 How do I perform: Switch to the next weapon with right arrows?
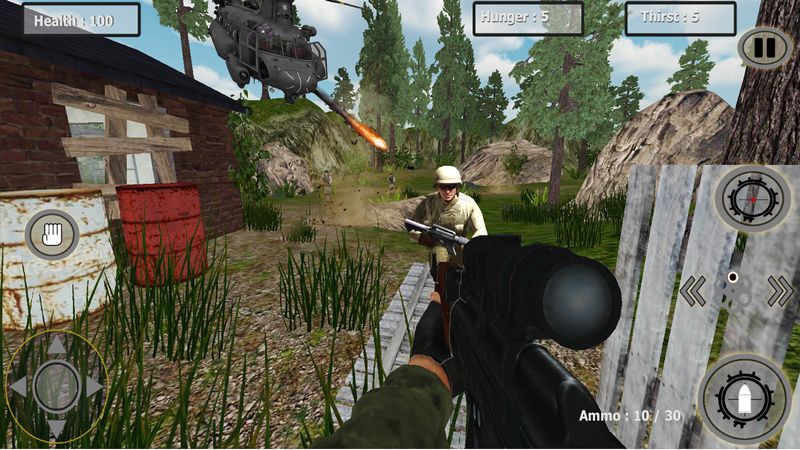(780, 291)
